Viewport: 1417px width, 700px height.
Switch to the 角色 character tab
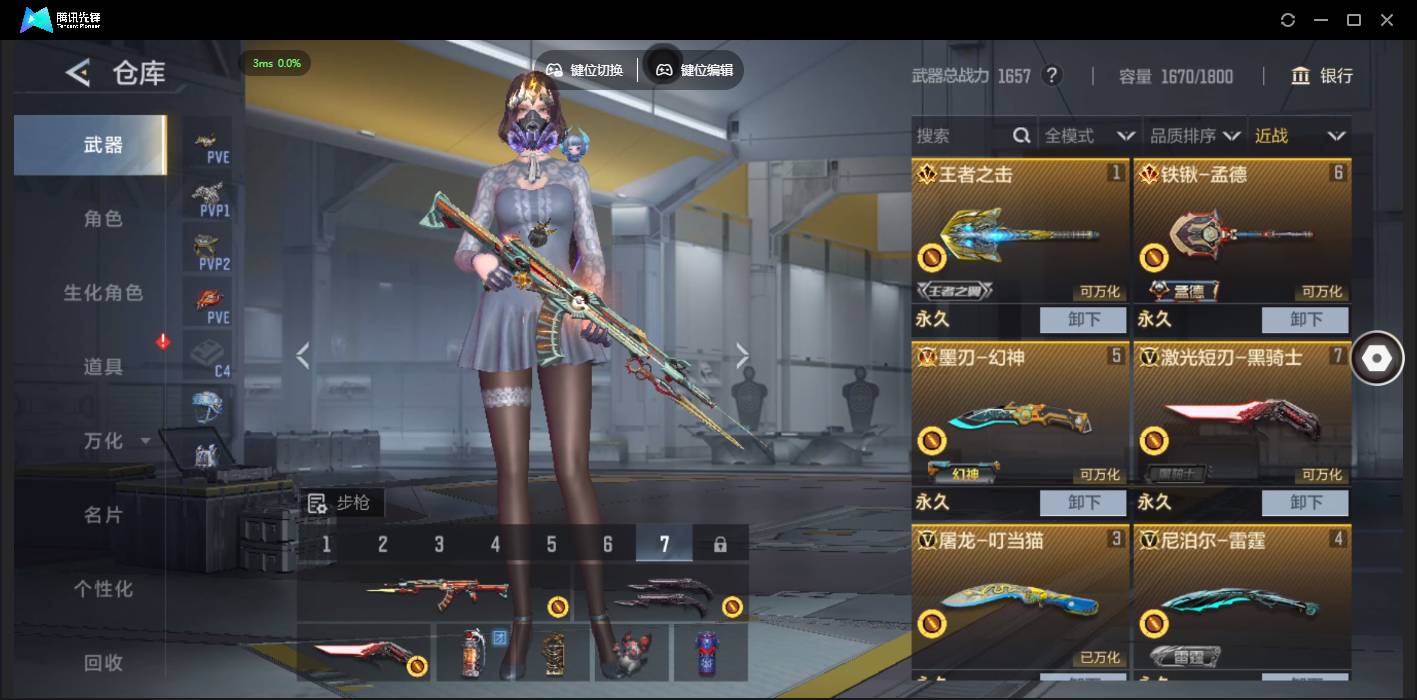click(103, 219)
